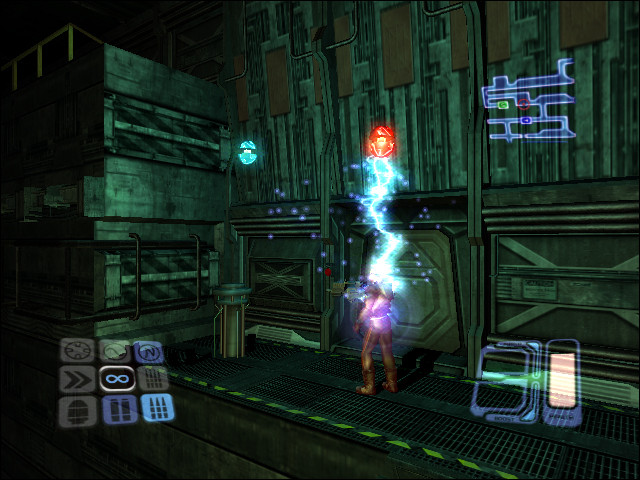Select the grey grenade shell icon

(78, 409)
